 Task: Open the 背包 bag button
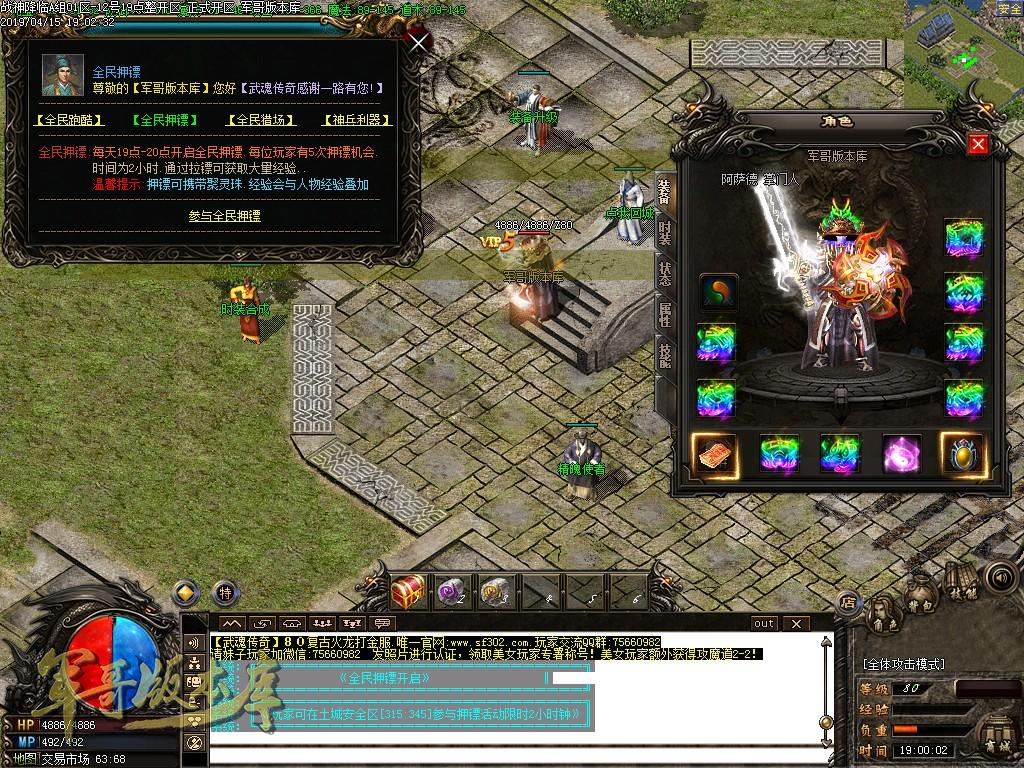(920, 604)
